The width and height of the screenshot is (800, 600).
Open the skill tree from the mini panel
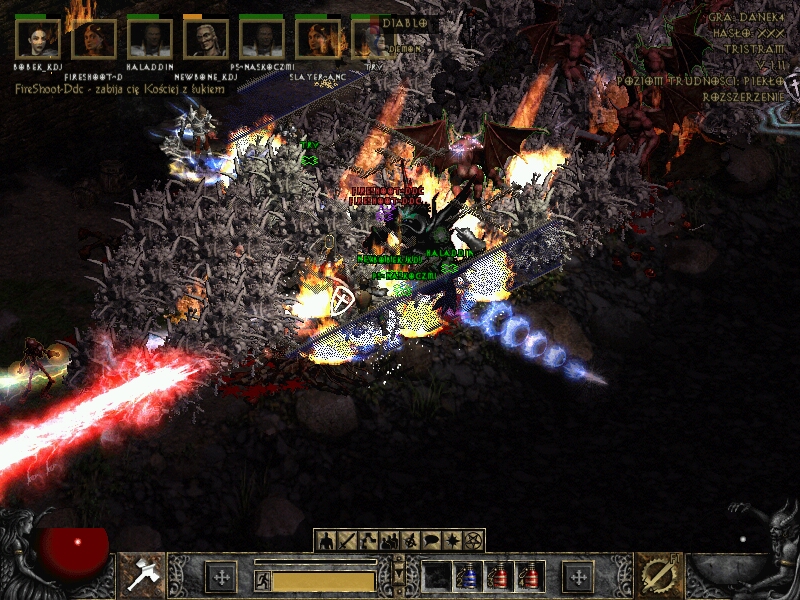point(368,541)
